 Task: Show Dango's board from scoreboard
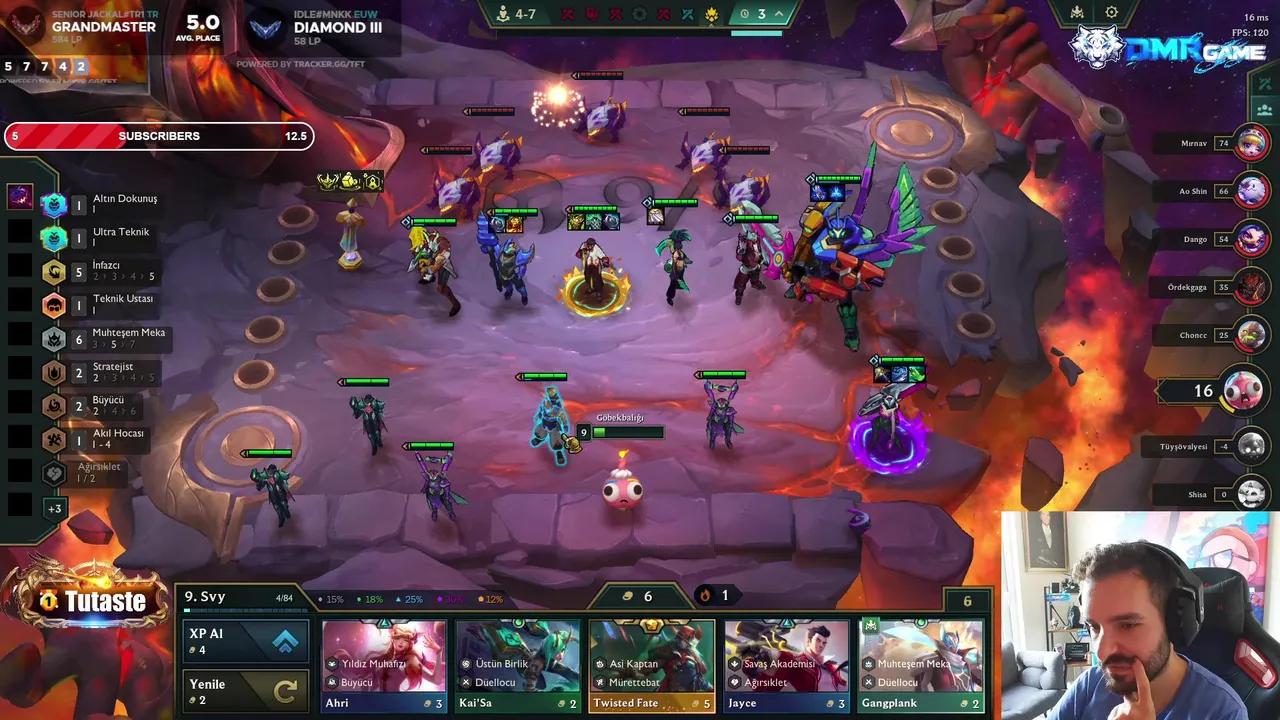pos(1251,239)
